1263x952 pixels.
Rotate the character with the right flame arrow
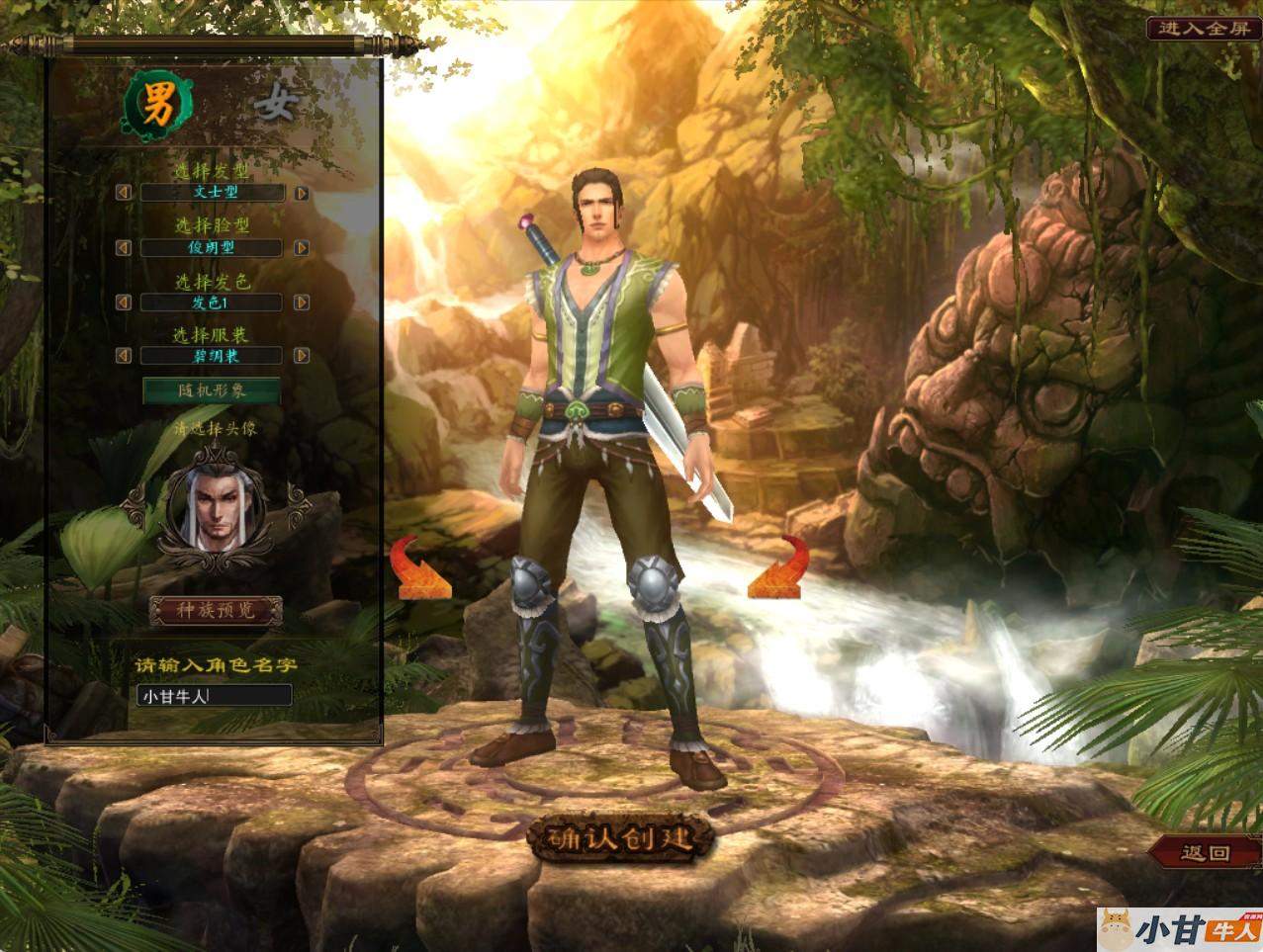click(x=779, y=570)
